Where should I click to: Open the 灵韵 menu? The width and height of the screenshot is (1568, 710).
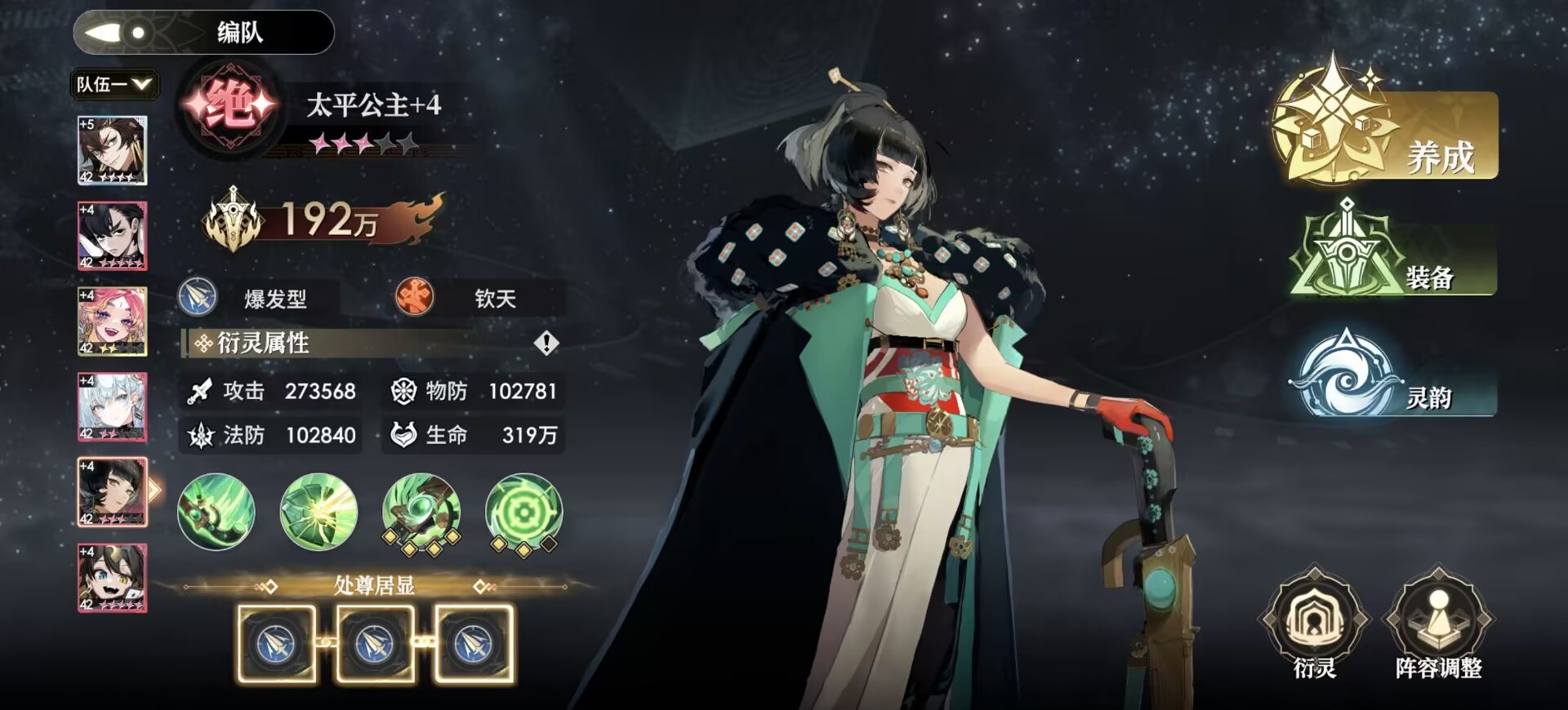coord(1392,375)
